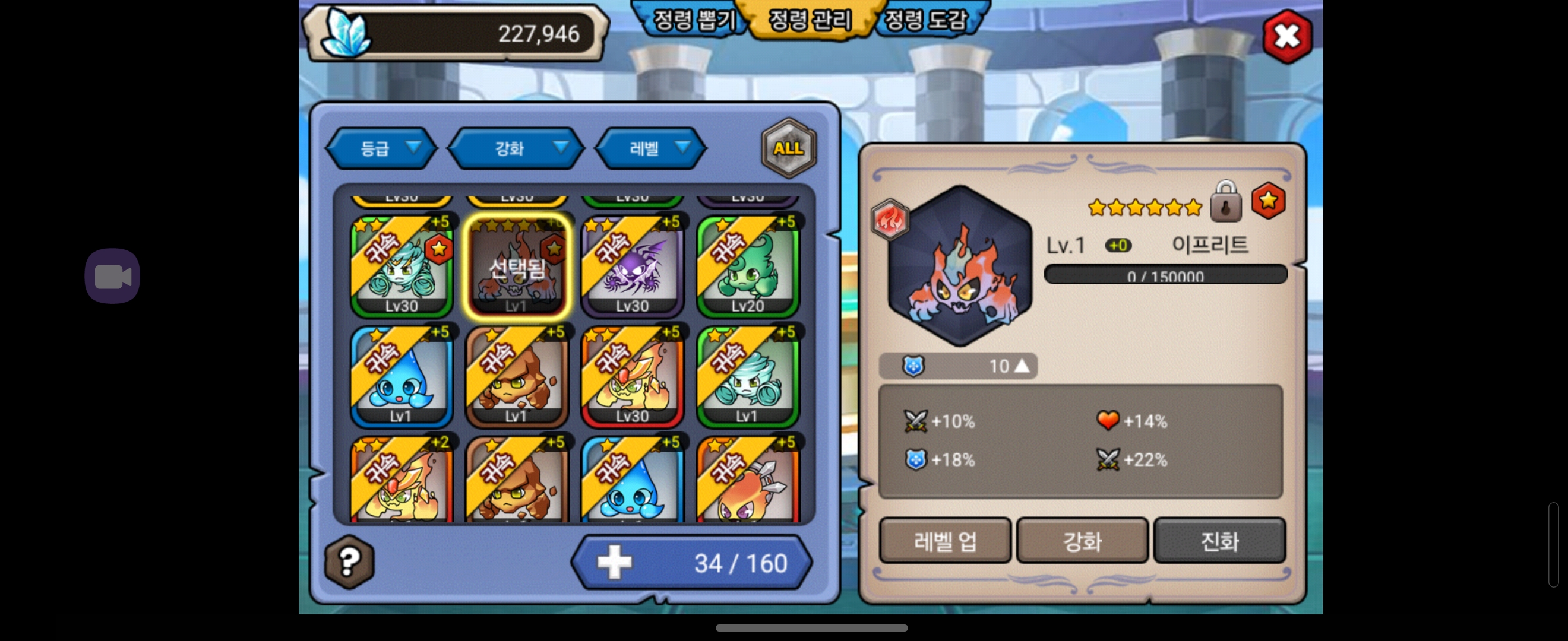
Task: Expand spirit inventory with the plus button
Action: [614, 563]
